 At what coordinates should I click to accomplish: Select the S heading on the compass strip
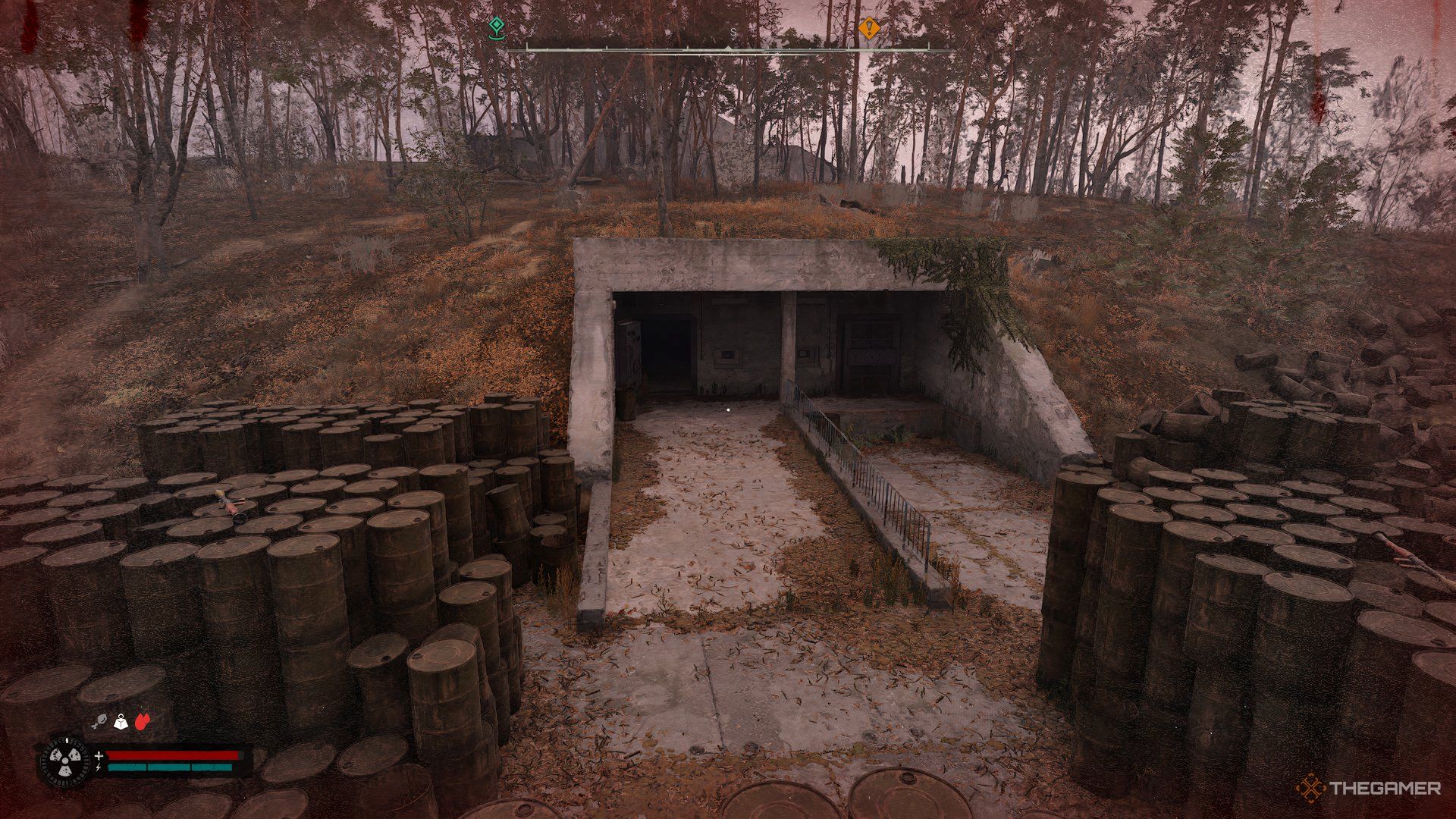pos(733,32)
